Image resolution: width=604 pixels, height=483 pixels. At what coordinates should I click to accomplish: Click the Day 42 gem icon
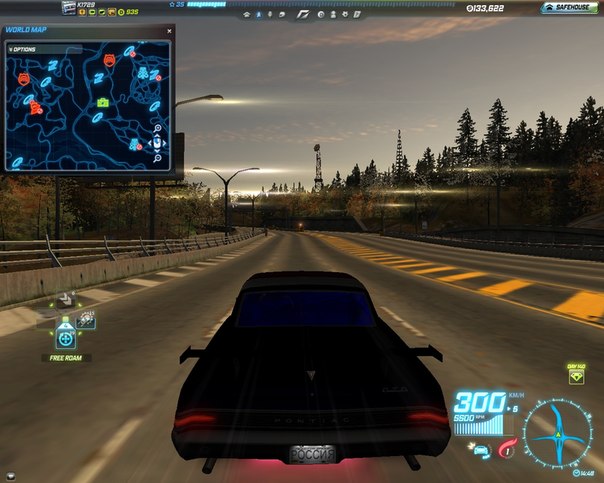click(577, 381)
